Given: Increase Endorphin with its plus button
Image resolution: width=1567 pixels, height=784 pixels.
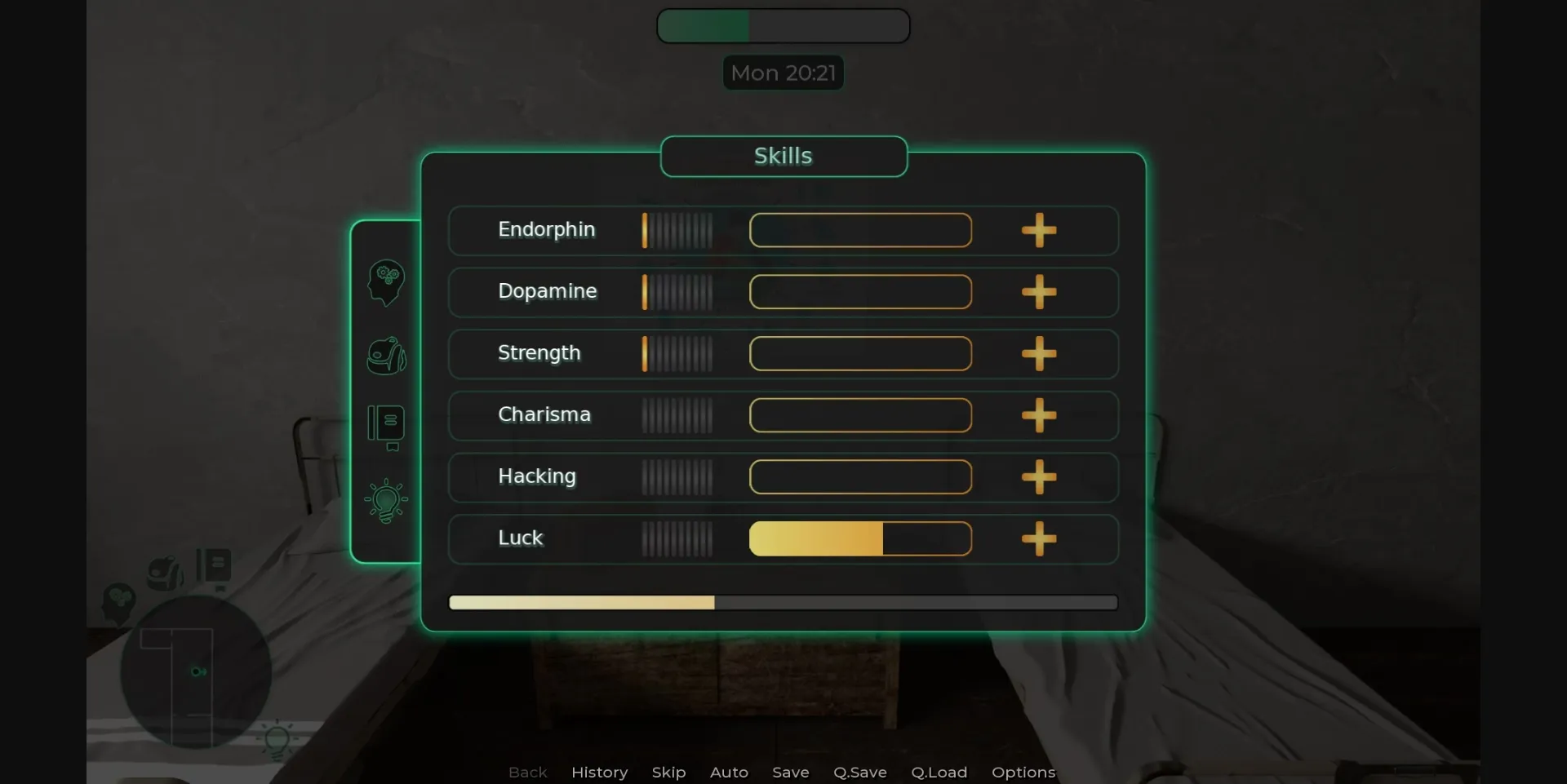Looking at the screenshot, I should click(x=1040, y=230).
